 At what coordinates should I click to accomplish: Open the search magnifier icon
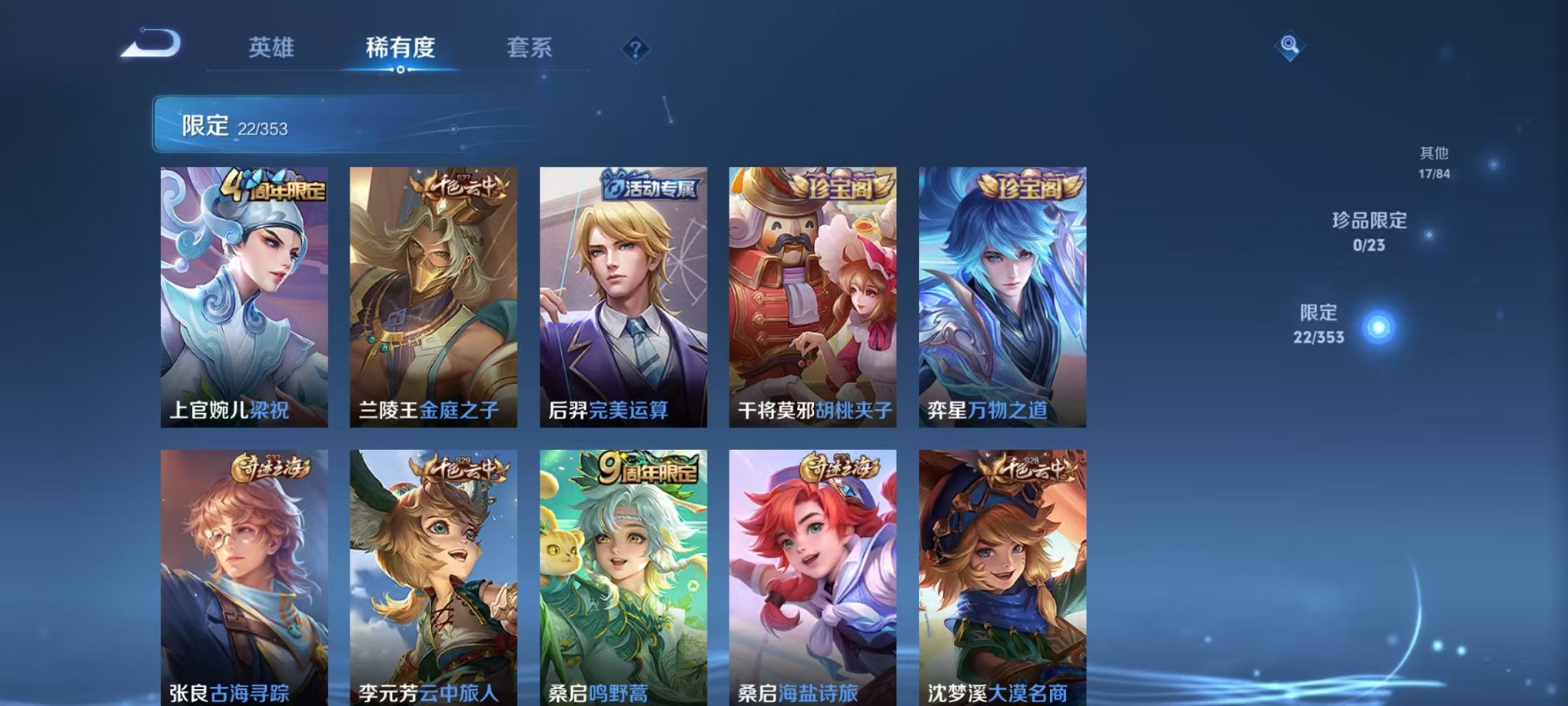coord(1291,46)
